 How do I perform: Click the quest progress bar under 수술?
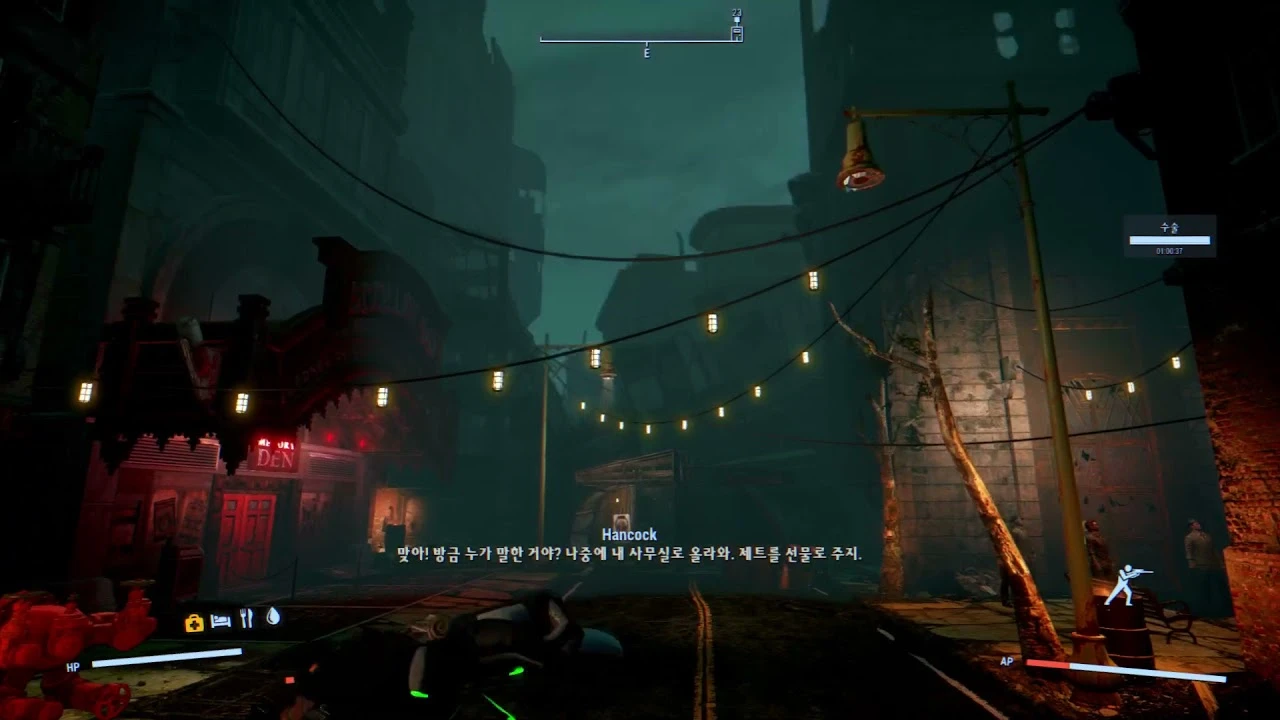(1169, 240)
